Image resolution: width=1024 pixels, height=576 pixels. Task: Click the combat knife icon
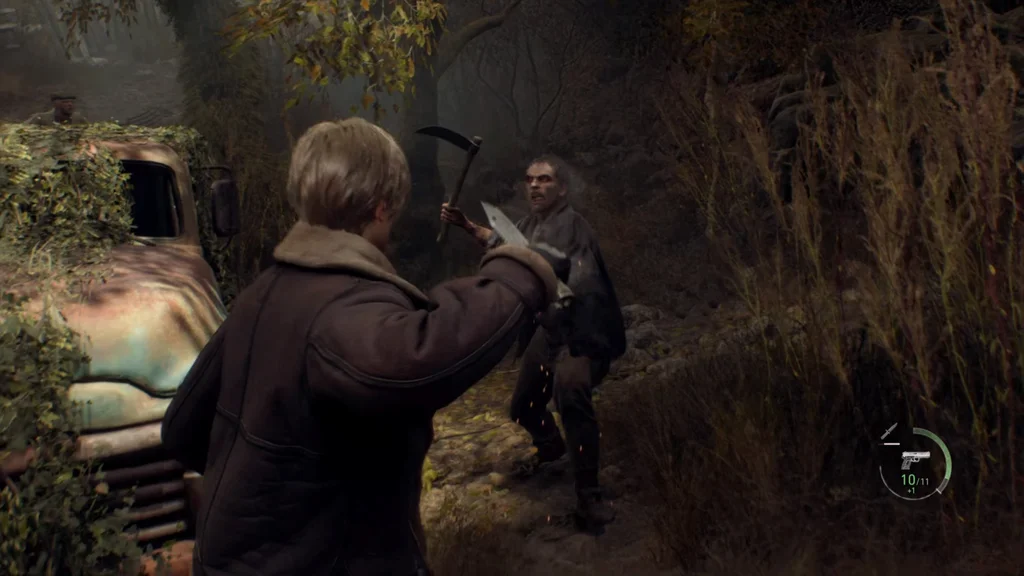(889, 431)
